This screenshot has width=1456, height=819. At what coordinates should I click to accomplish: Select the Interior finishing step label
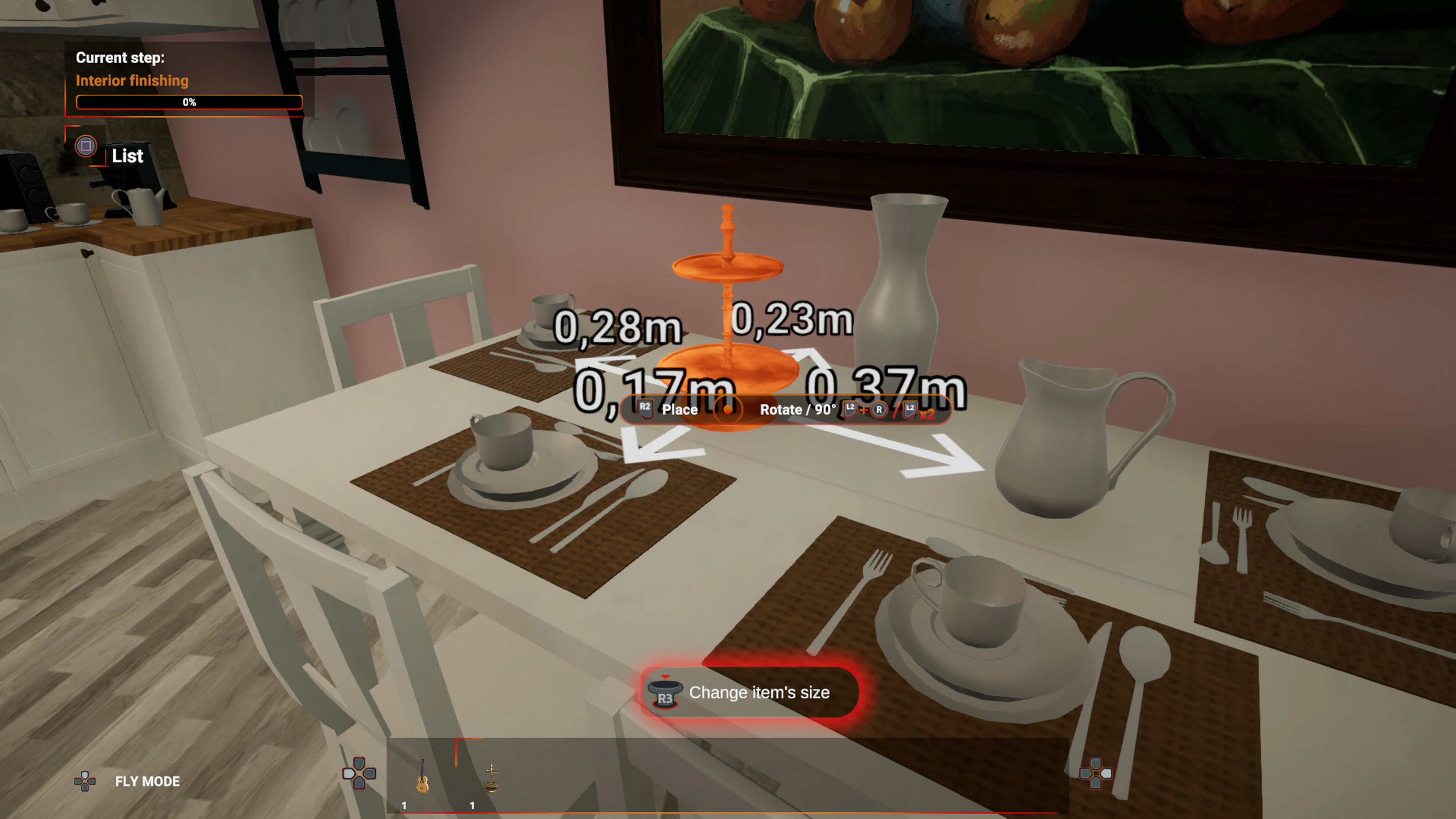132,80
